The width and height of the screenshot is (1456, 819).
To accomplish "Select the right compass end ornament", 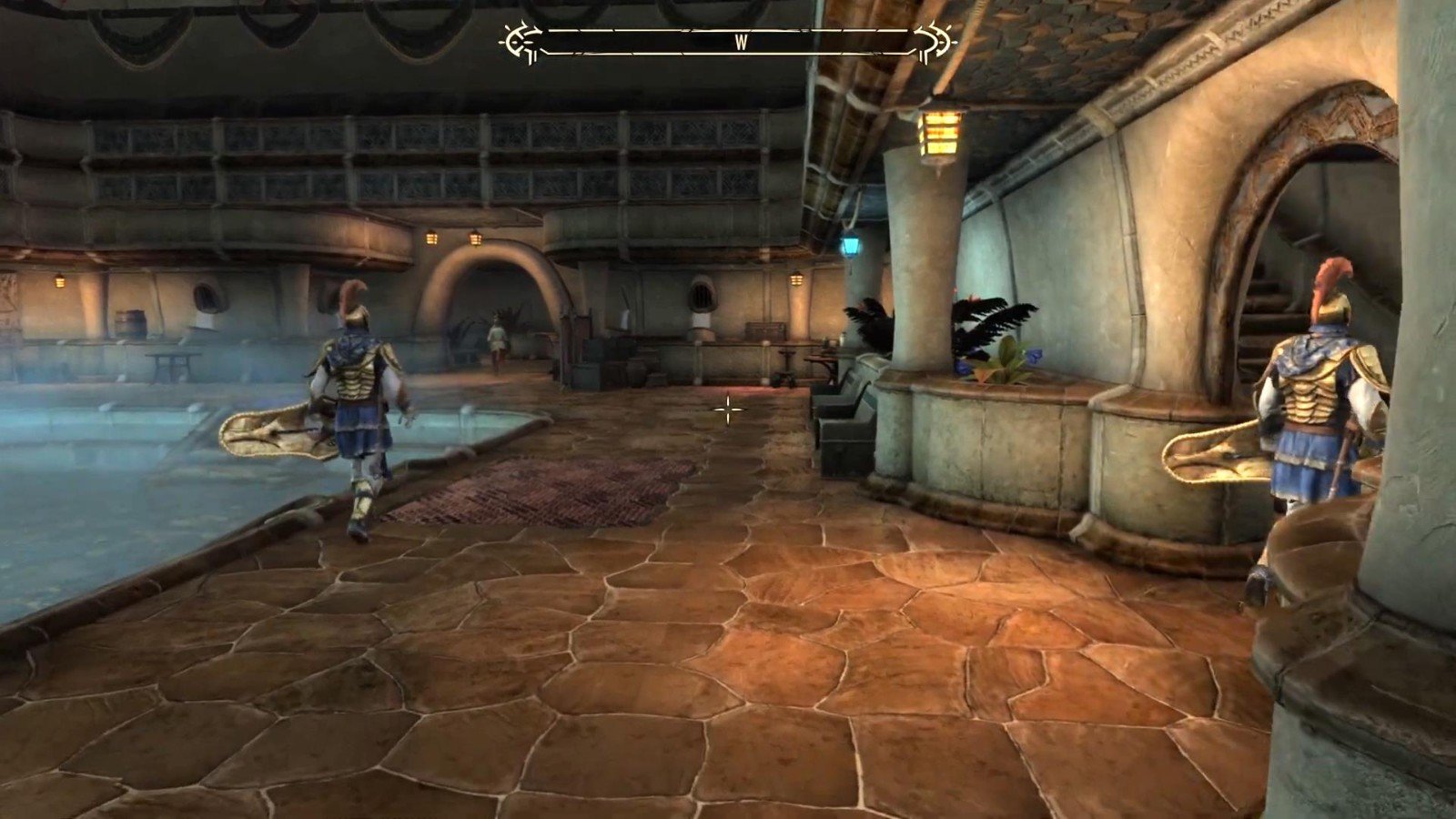I will (x=935, y=40).
